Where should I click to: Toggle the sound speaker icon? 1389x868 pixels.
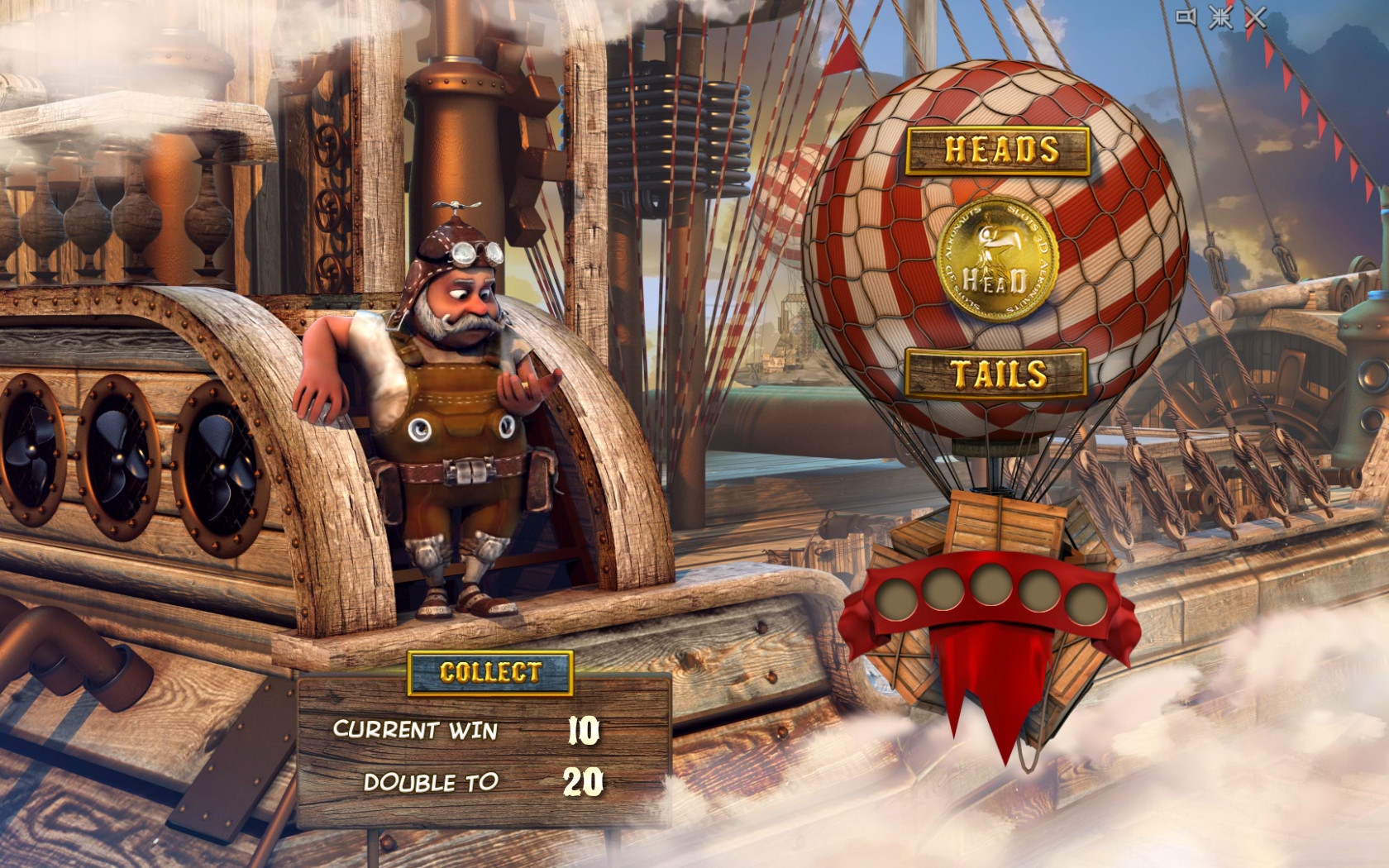tap(1186, 17)
